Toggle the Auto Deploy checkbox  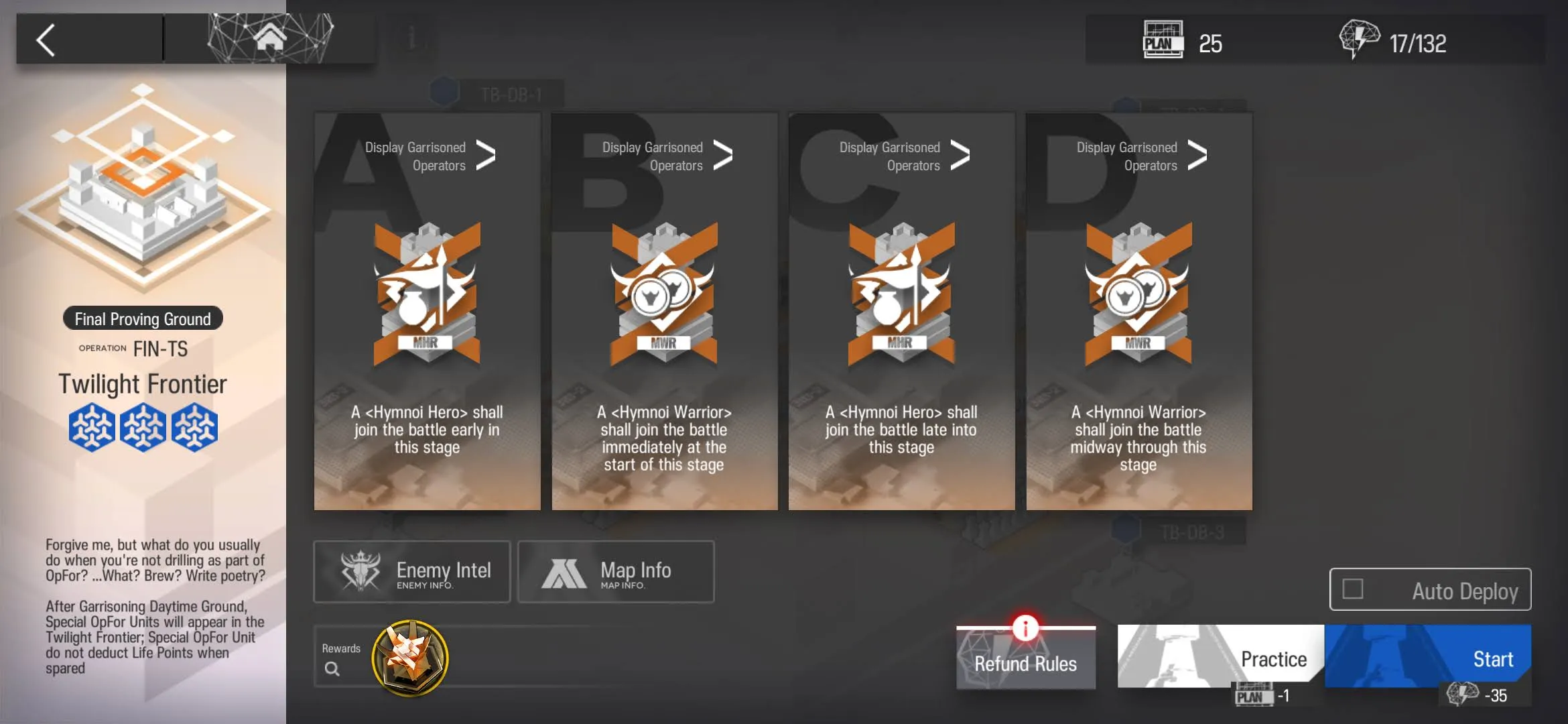point(1353,589)
